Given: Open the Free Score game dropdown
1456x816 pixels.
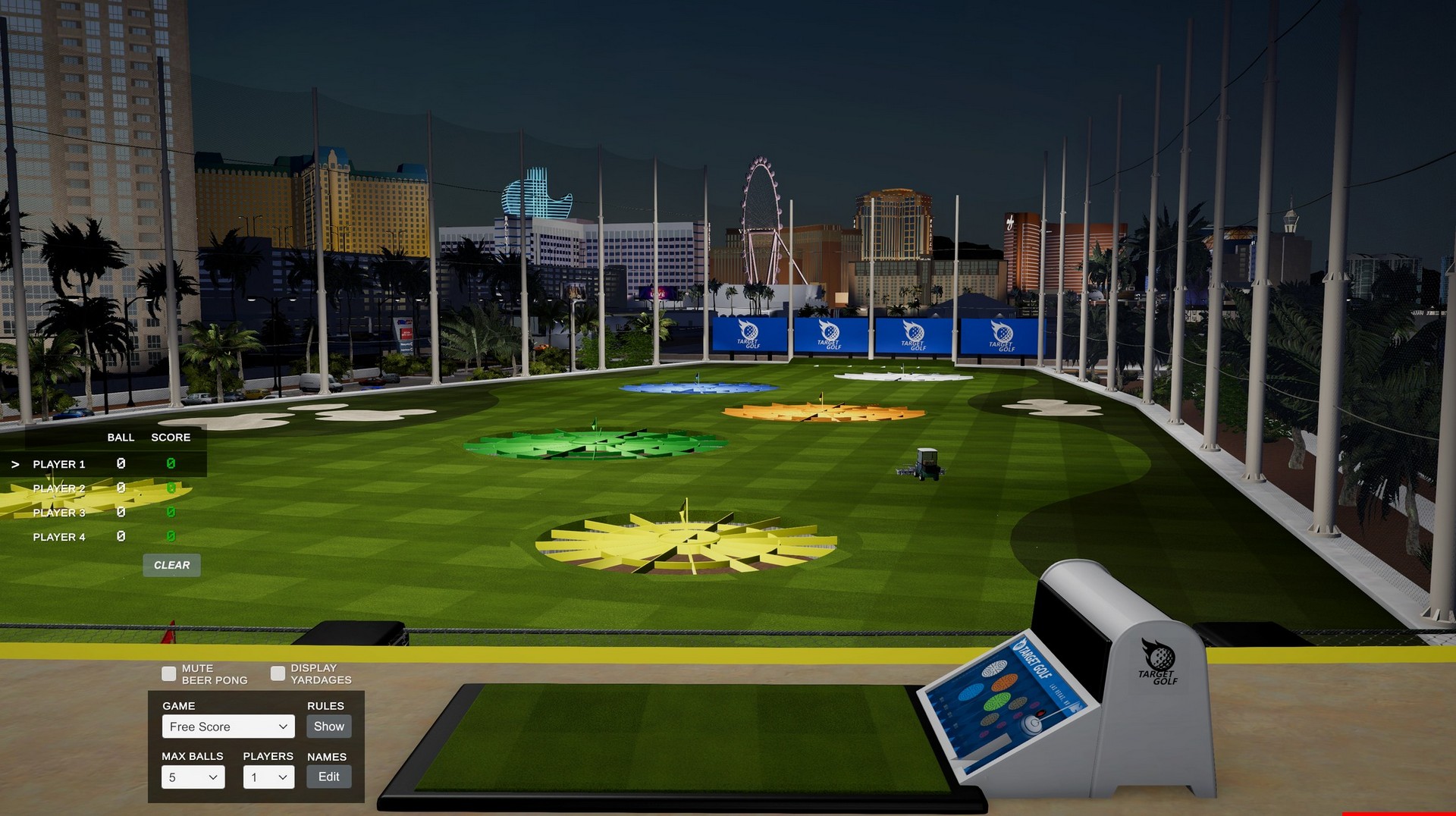Looking at the screenshot, I should tap(227, 726).
